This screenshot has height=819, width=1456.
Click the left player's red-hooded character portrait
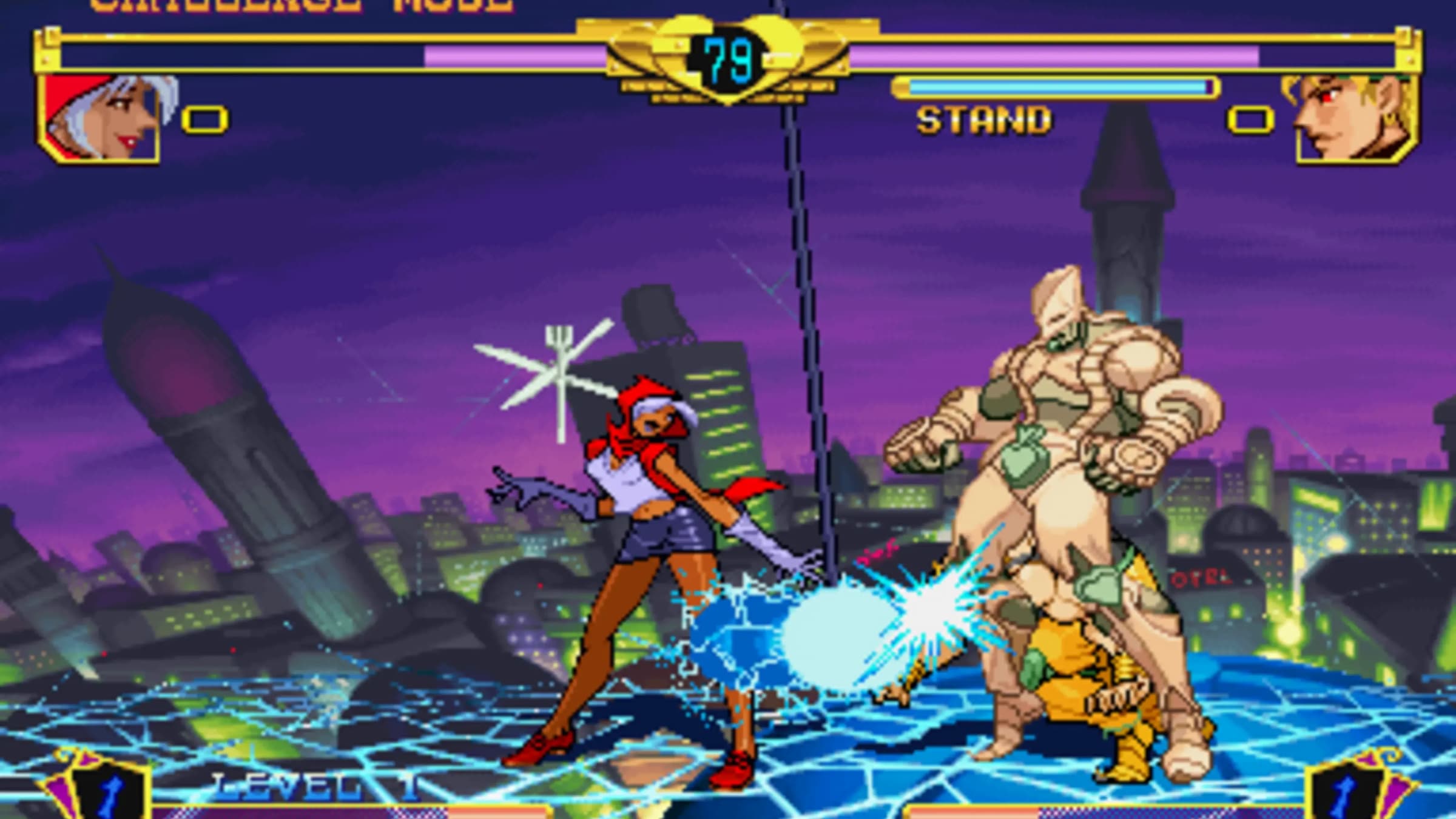pos(100,118)
